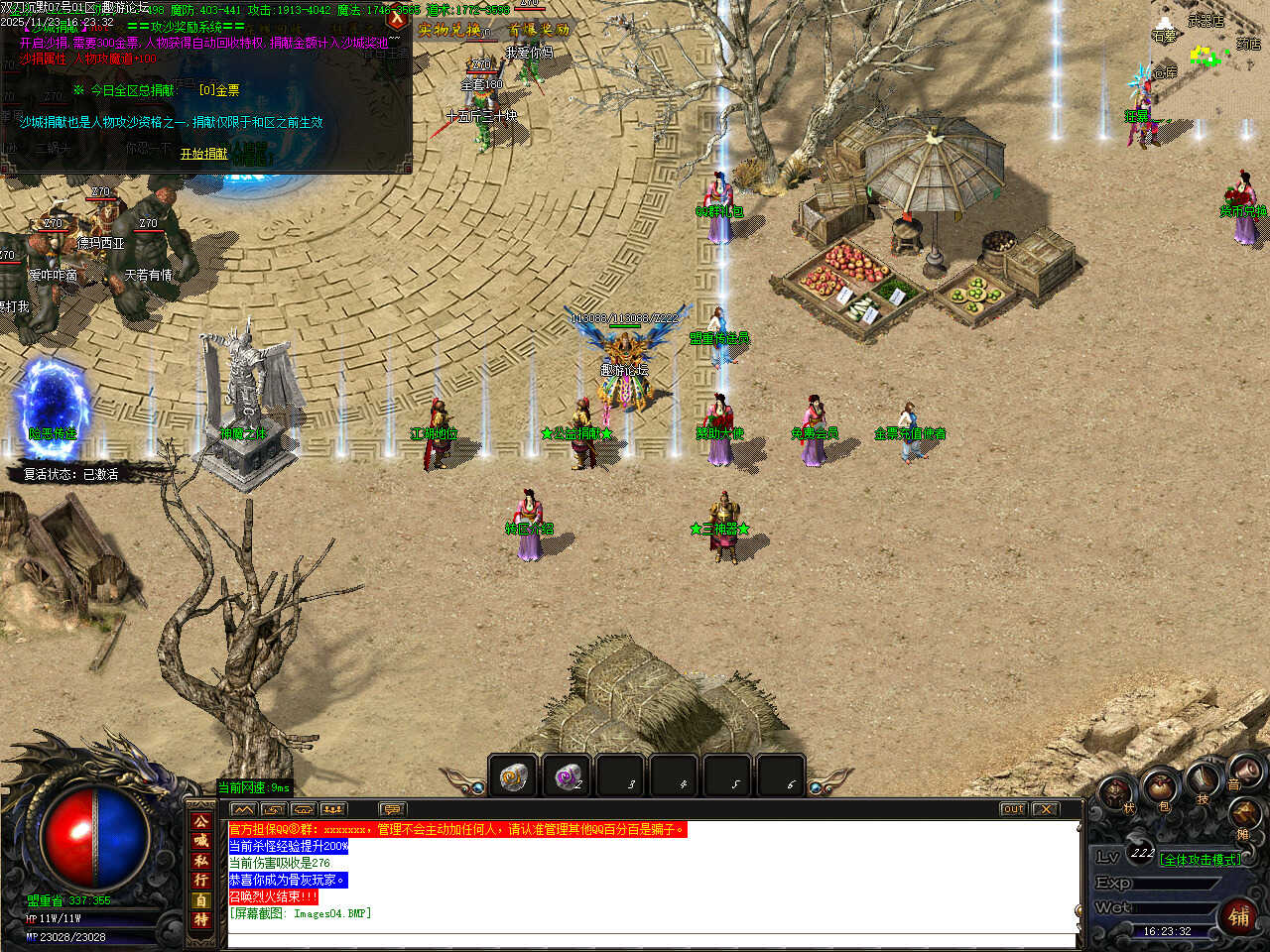Switch chat to the 私 private channel
The width and height of the screenshot is (1270, 952).
[x=201, y=861]
